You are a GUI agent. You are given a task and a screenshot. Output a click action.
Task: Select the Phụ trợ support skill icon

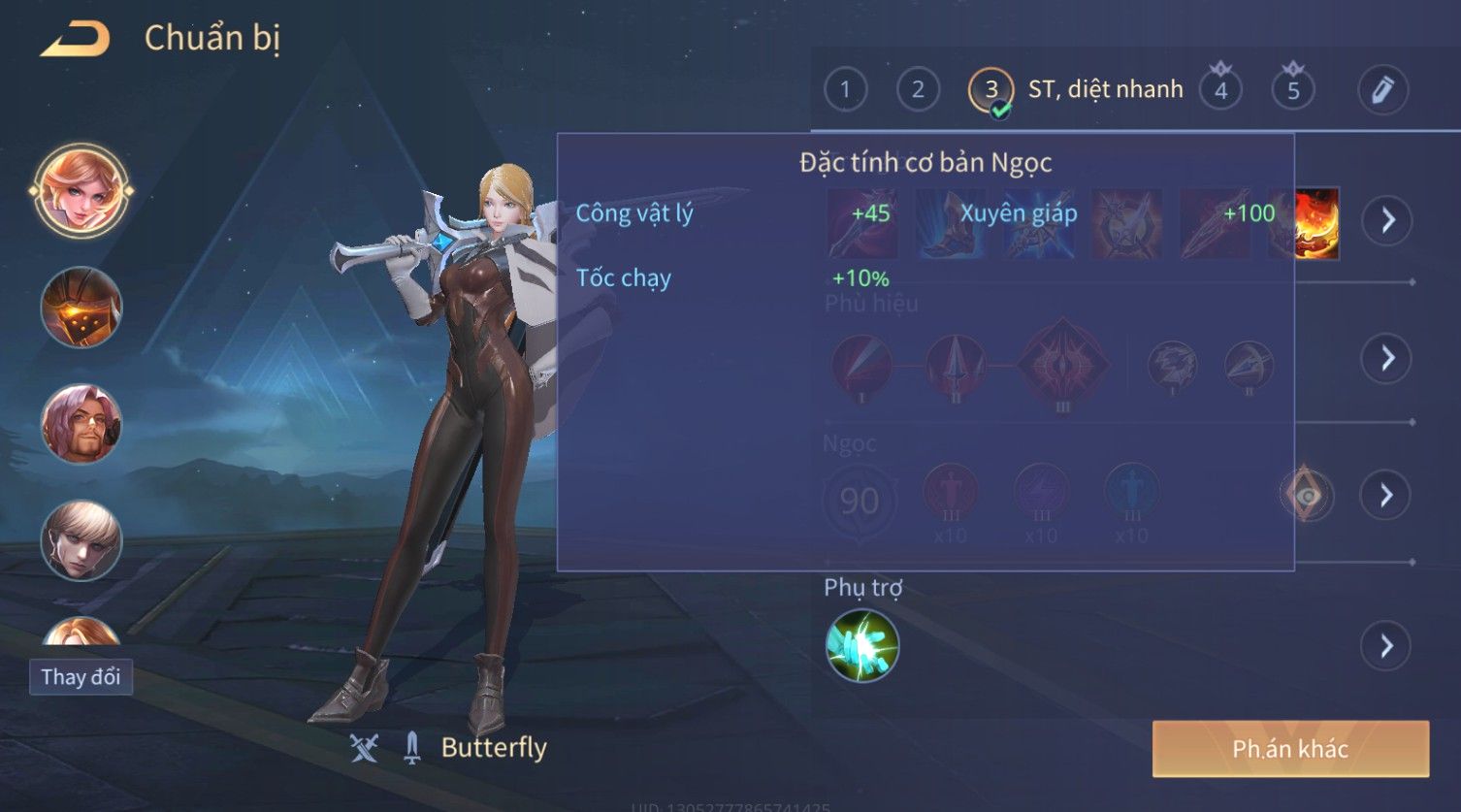(862, 646)
